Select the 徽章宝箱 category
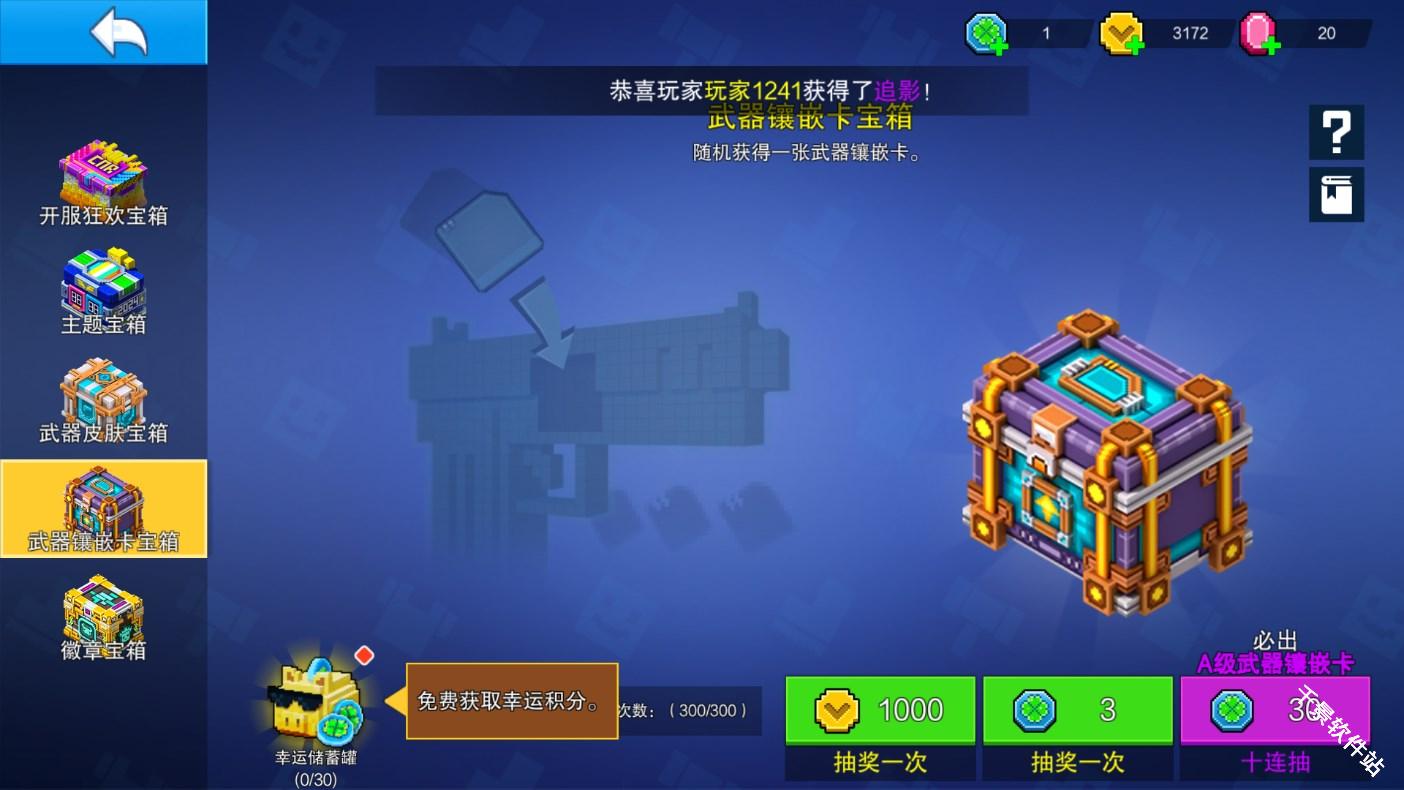Image resolution: width=1404 pixels, height=790 pixels. click(x=103, y=620)
